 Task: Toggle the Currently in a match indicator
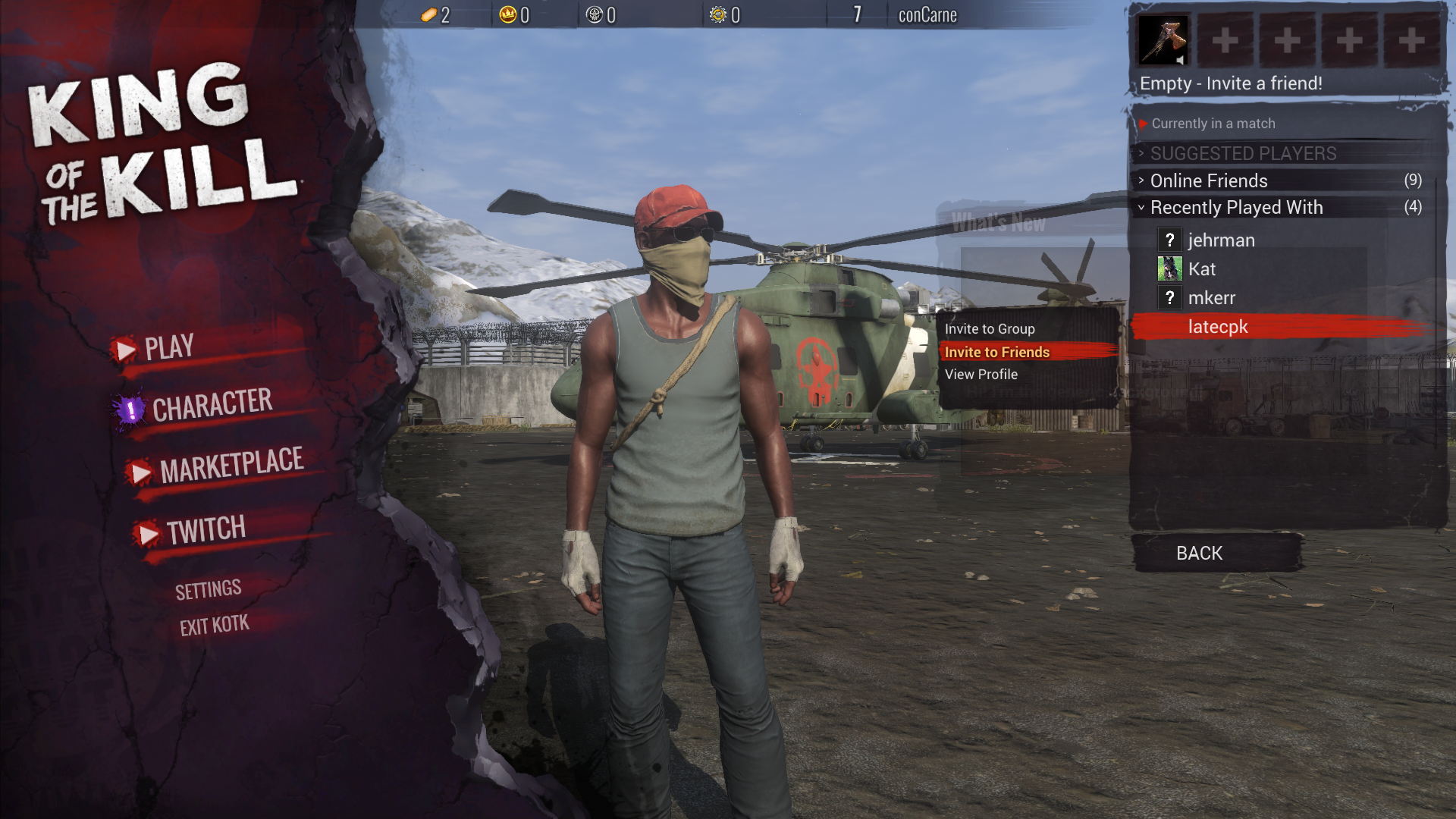tap(1213, 124)
